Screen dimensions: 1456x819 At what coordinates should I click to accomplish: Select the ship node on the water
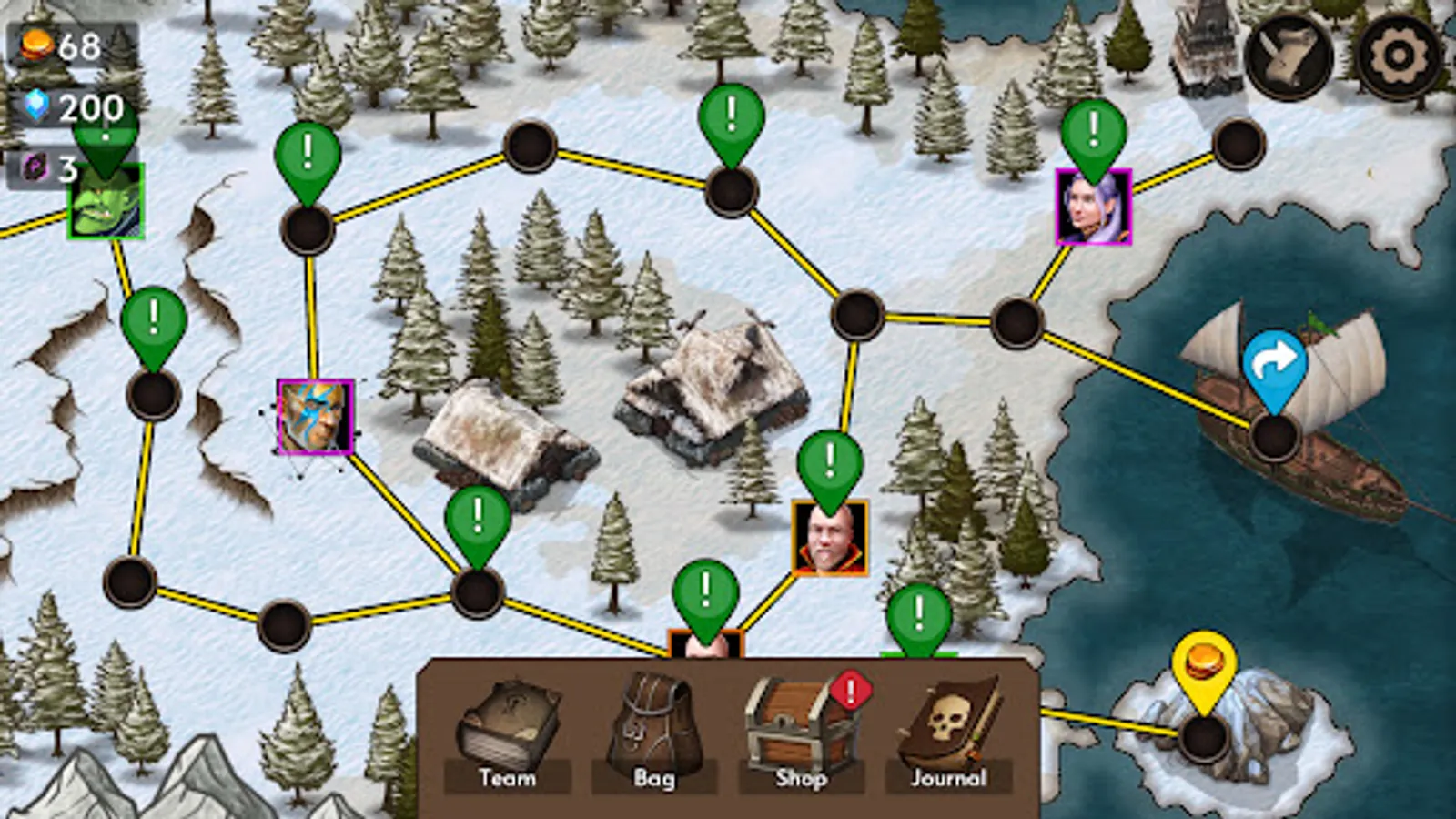click(1272, 437)
